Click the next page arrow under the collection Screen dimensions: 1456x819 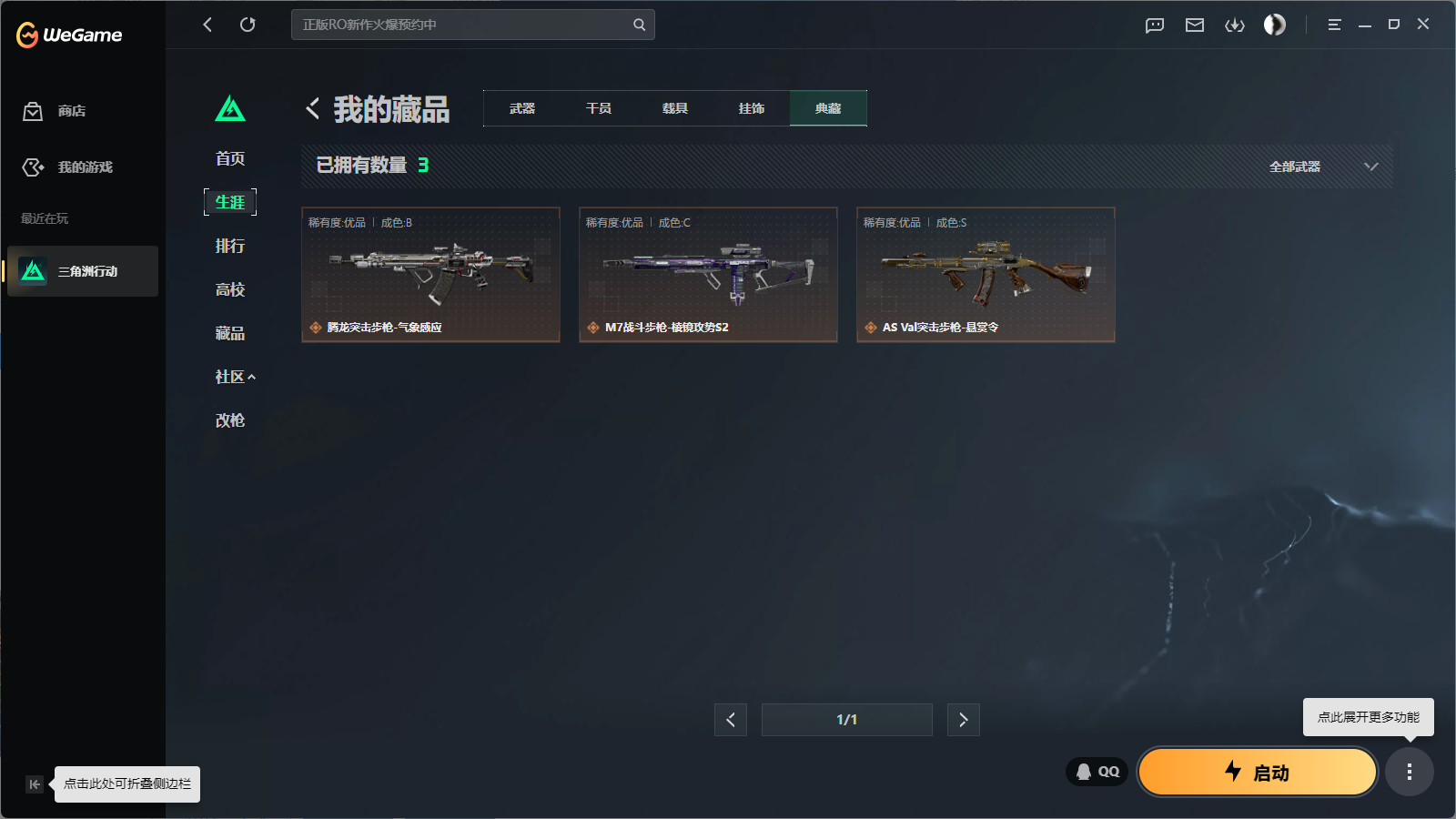[963, 719]
